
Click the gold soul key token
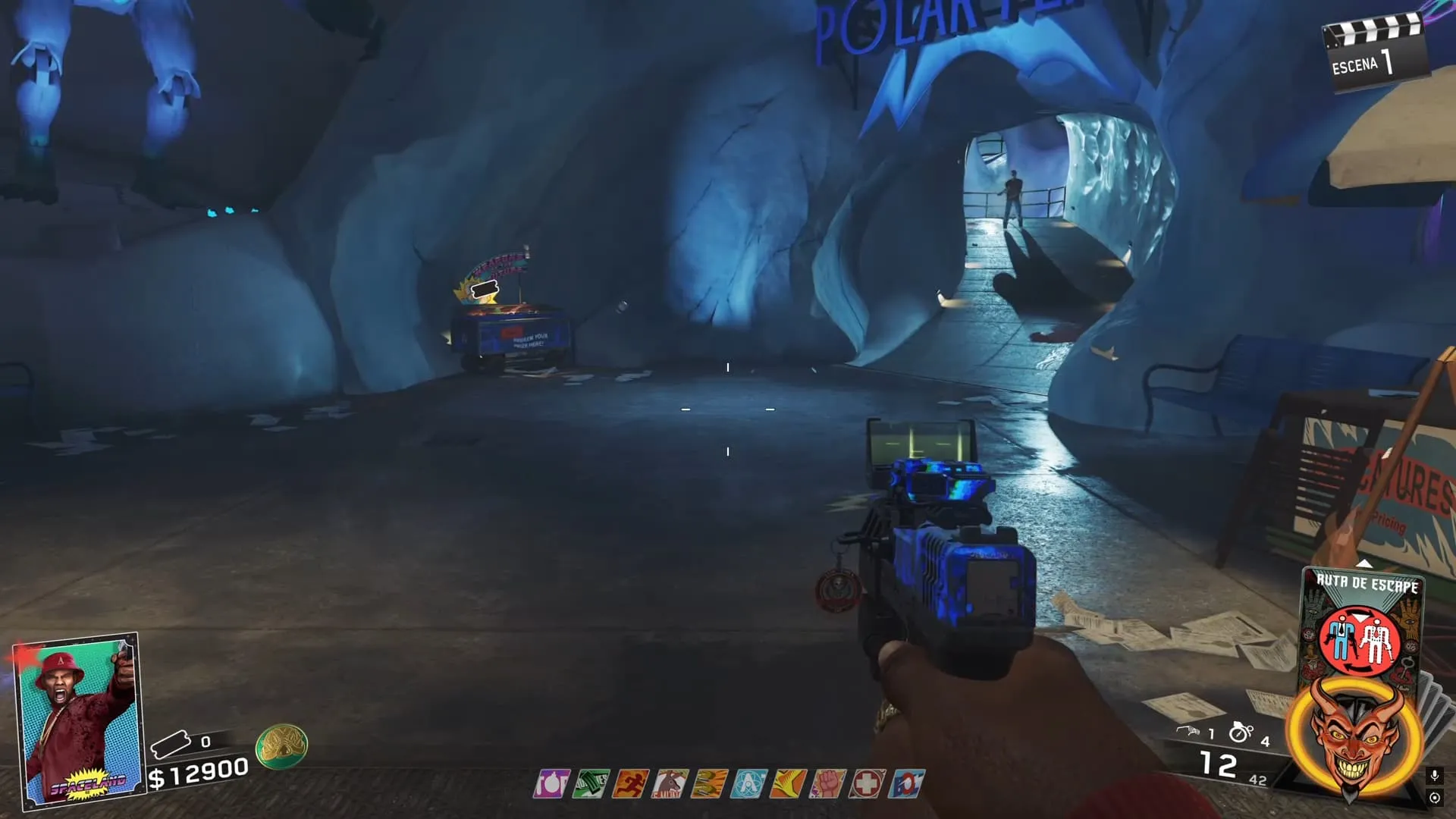pyautogui.click(x=281, y=746)
